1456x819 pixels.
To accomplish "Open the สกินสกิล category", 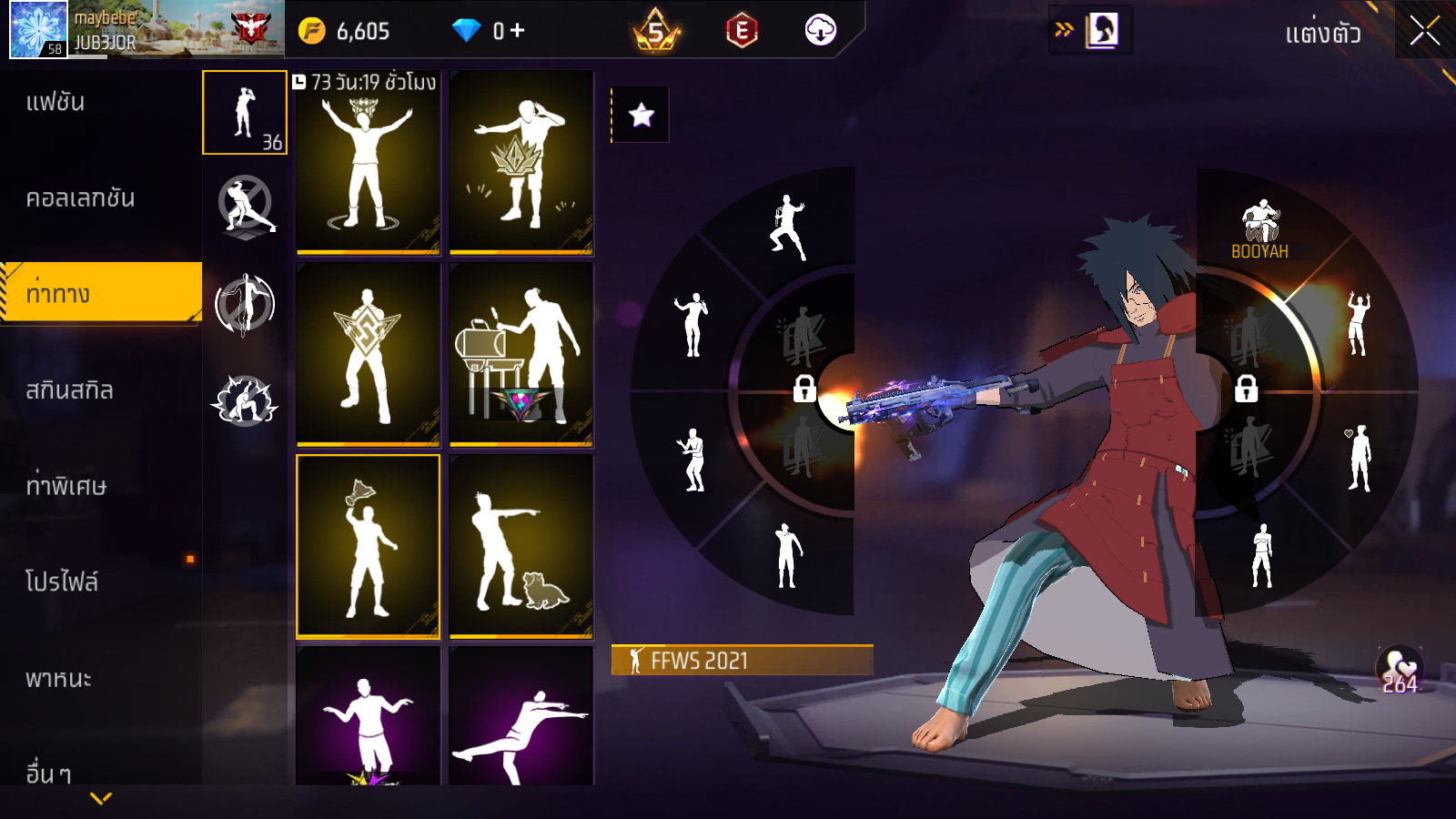I will 69,390.
